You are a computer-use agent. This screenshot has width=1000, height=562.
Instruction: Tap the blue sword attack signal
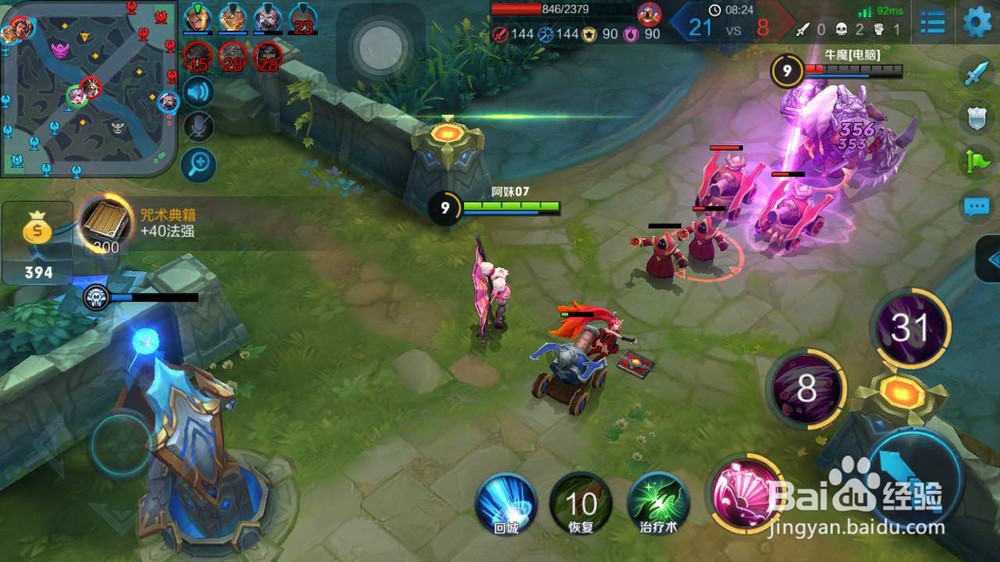coord(975,73)
